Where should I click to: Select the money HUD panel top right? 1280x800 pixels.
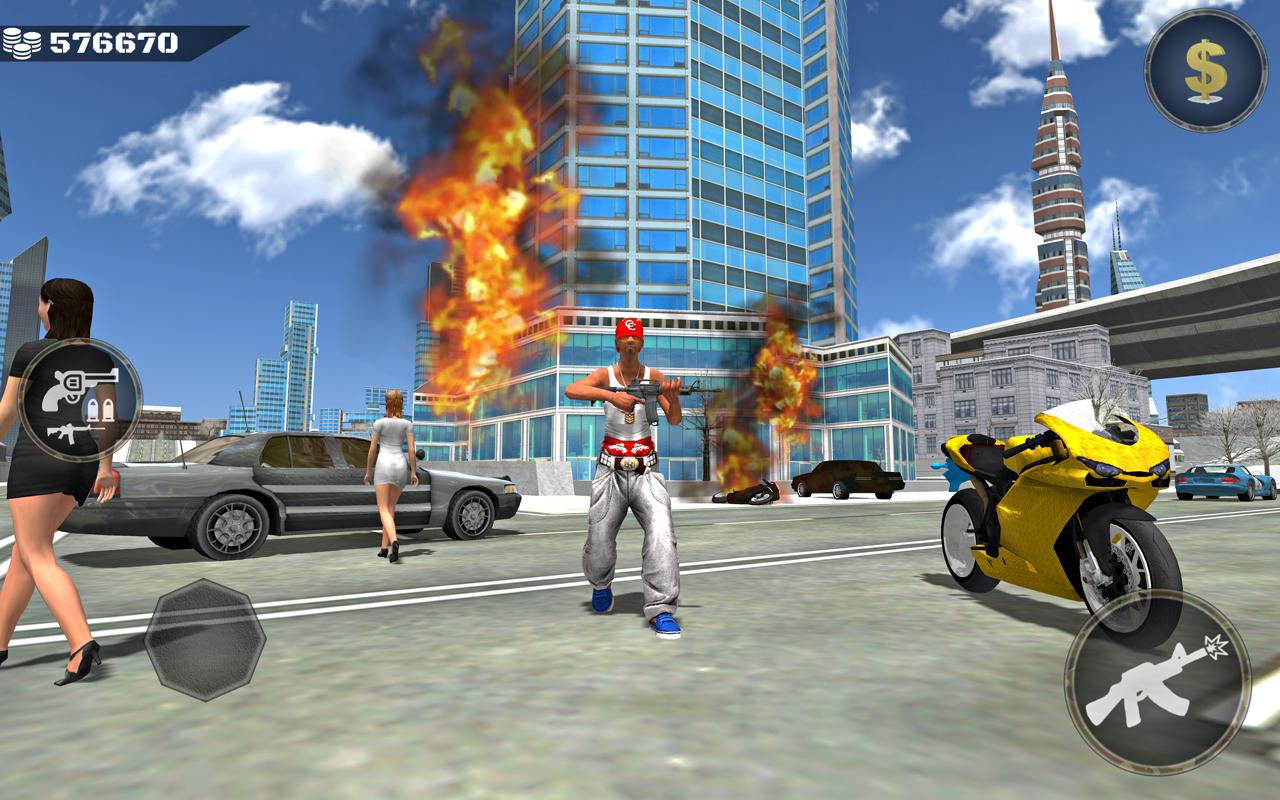(x=1207, y=72)
